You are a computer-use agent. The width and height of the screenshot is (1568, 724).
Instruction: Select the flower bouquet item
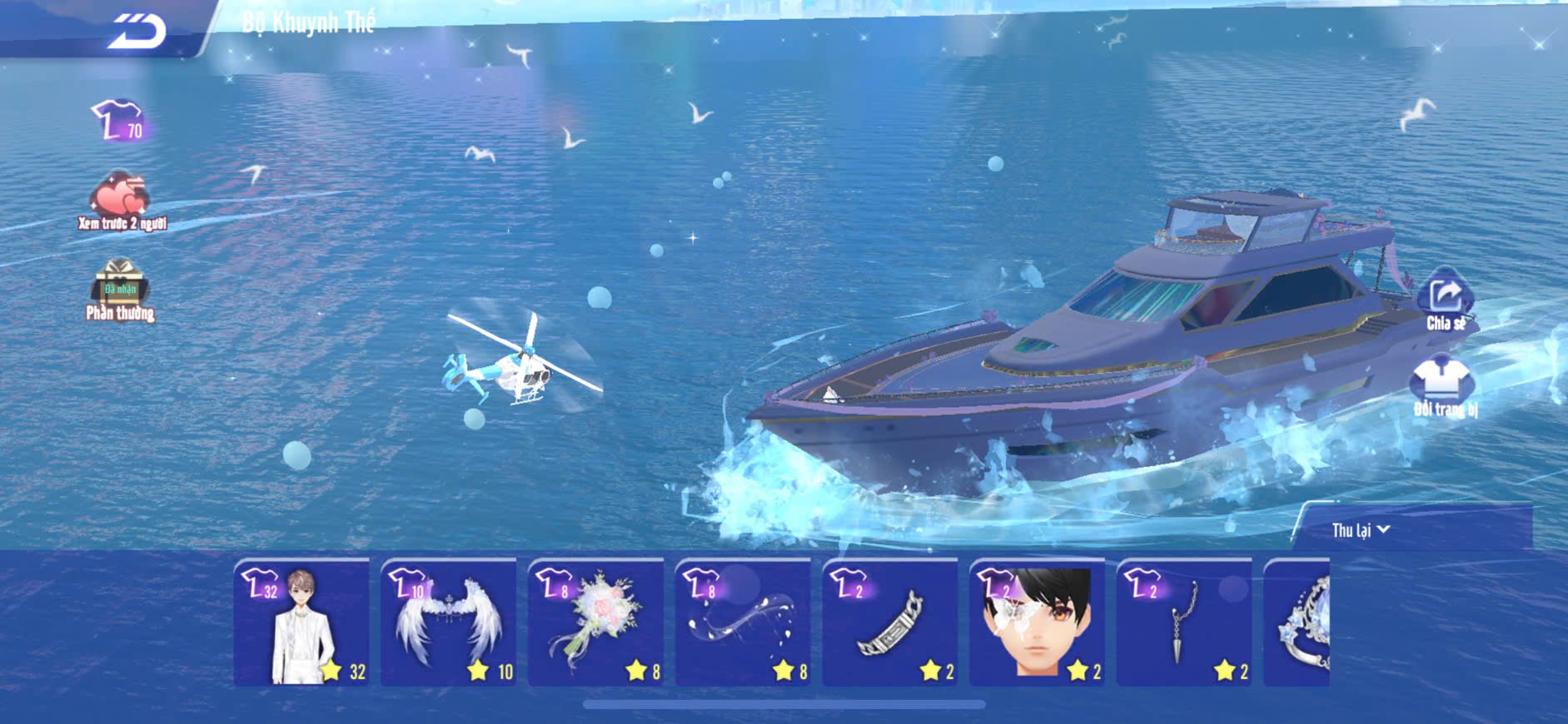click(596, 622)
